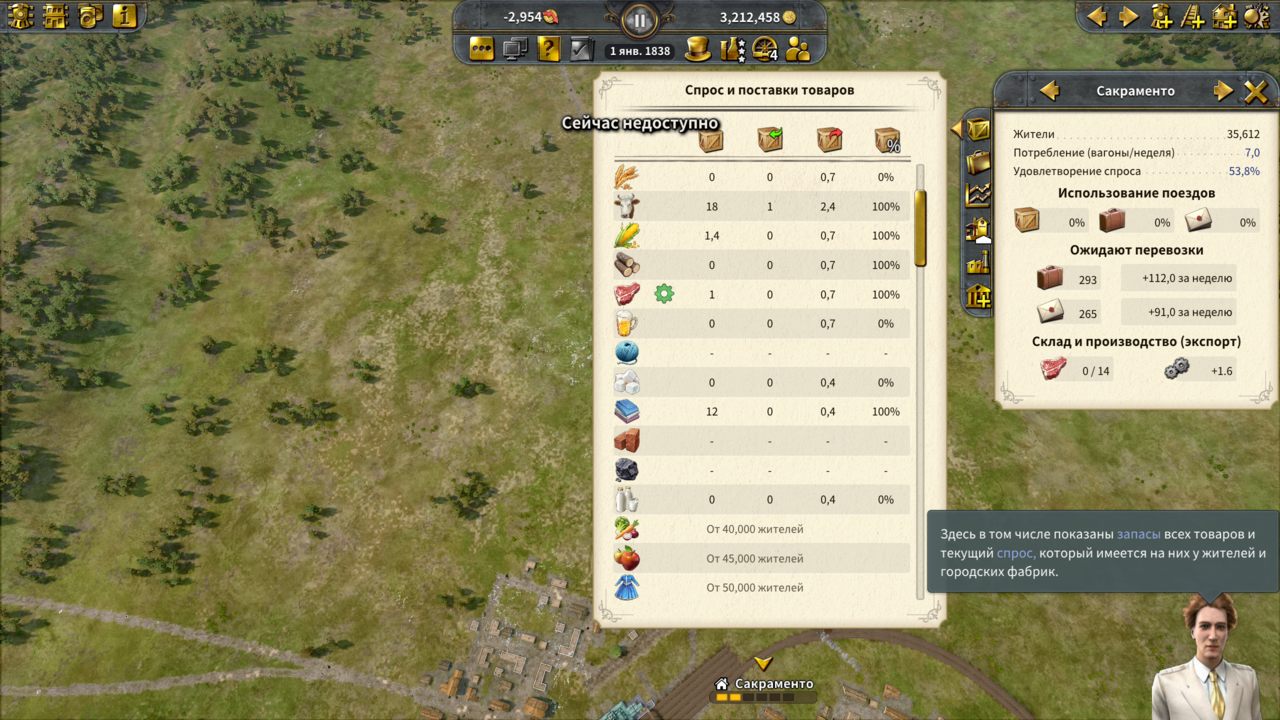This screenshot has height=720, width=1280.
Task: Click the pause button at top center
Action: tap(639, 18)
